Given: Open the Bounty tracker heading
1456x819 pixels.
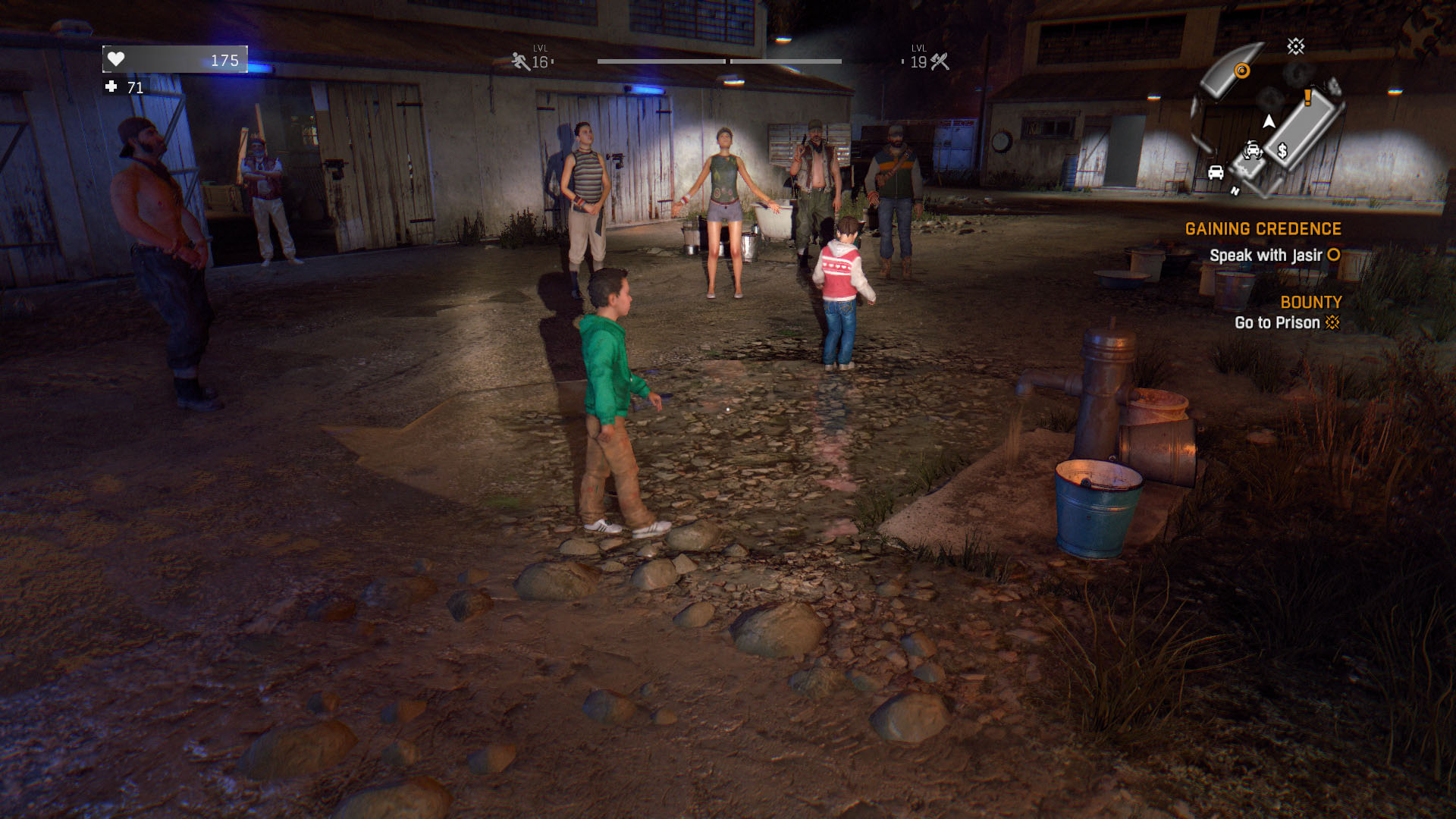Looking at the screenshot, I should [1310, 302].
